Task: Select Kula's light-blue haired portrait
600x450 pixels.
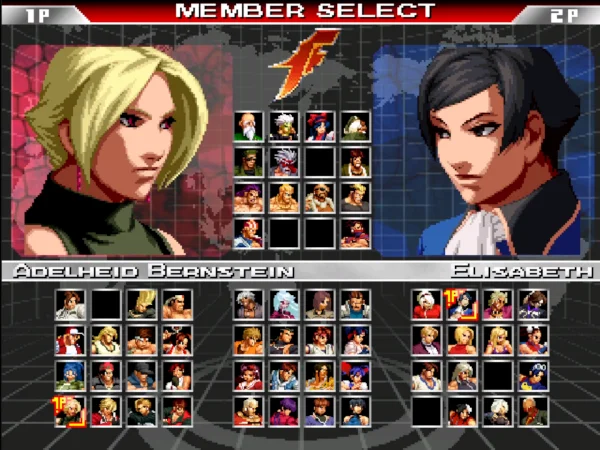Action: point(282,304)
